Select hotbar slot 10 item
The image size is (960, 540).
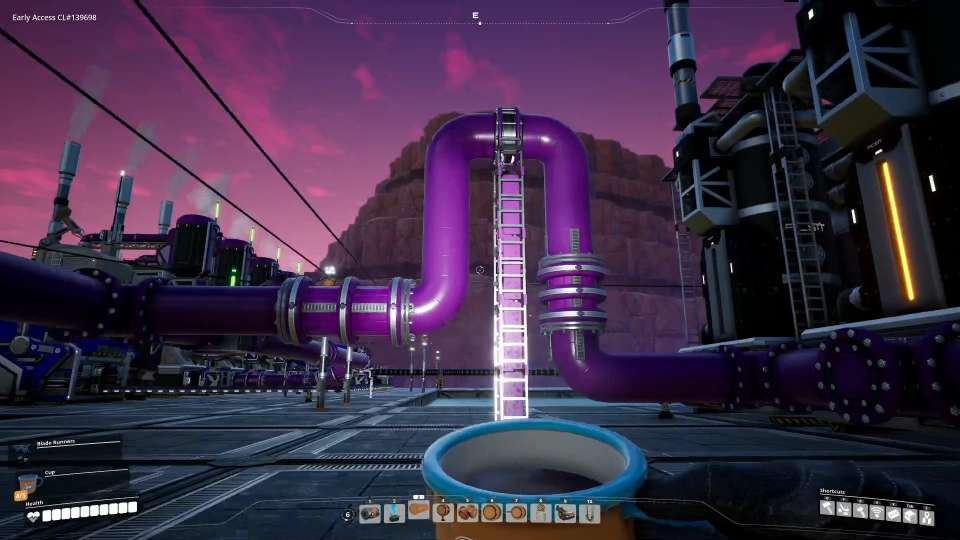coord(589,513)
